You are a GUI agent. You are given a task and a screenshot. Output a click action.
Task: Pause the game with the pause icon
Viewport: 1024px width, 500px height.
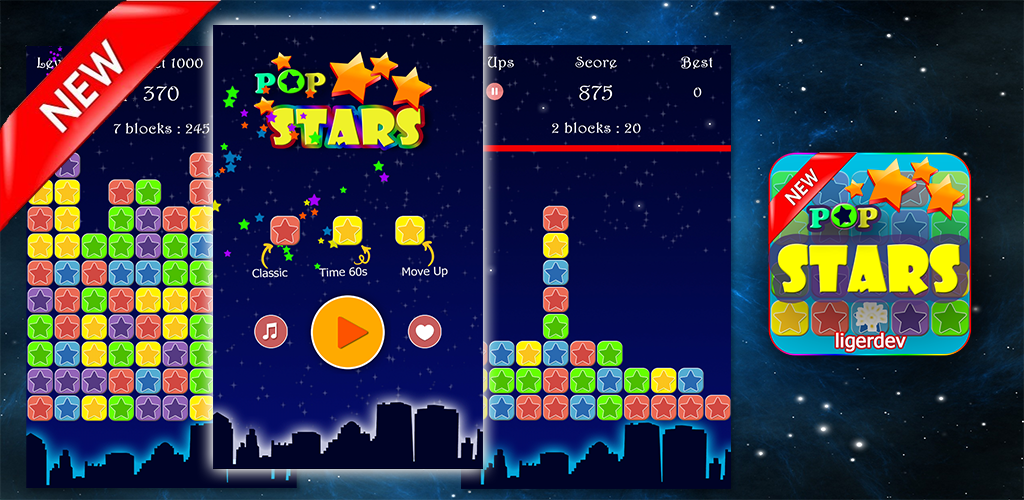click(494, 92)
